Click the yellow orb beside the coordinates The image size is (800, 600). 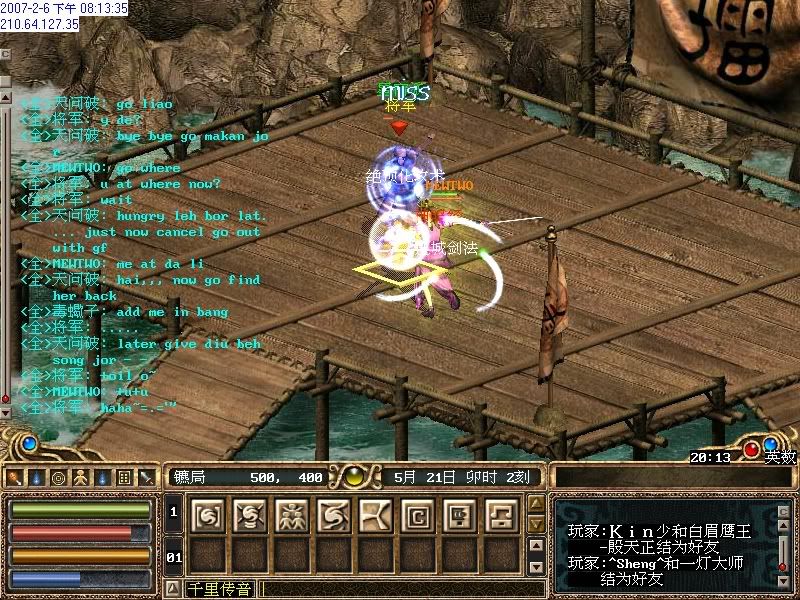353,476
